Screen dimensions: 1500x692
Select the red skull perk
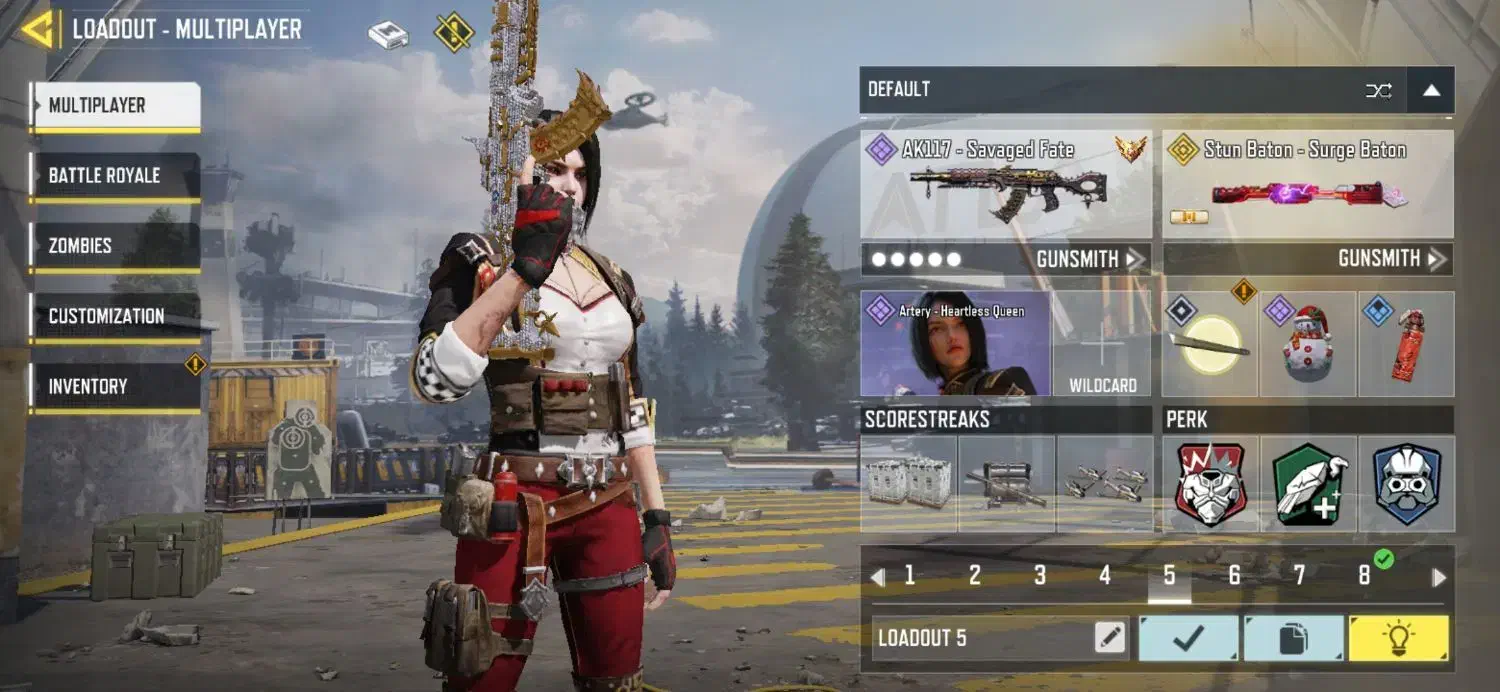point(1210,483)
